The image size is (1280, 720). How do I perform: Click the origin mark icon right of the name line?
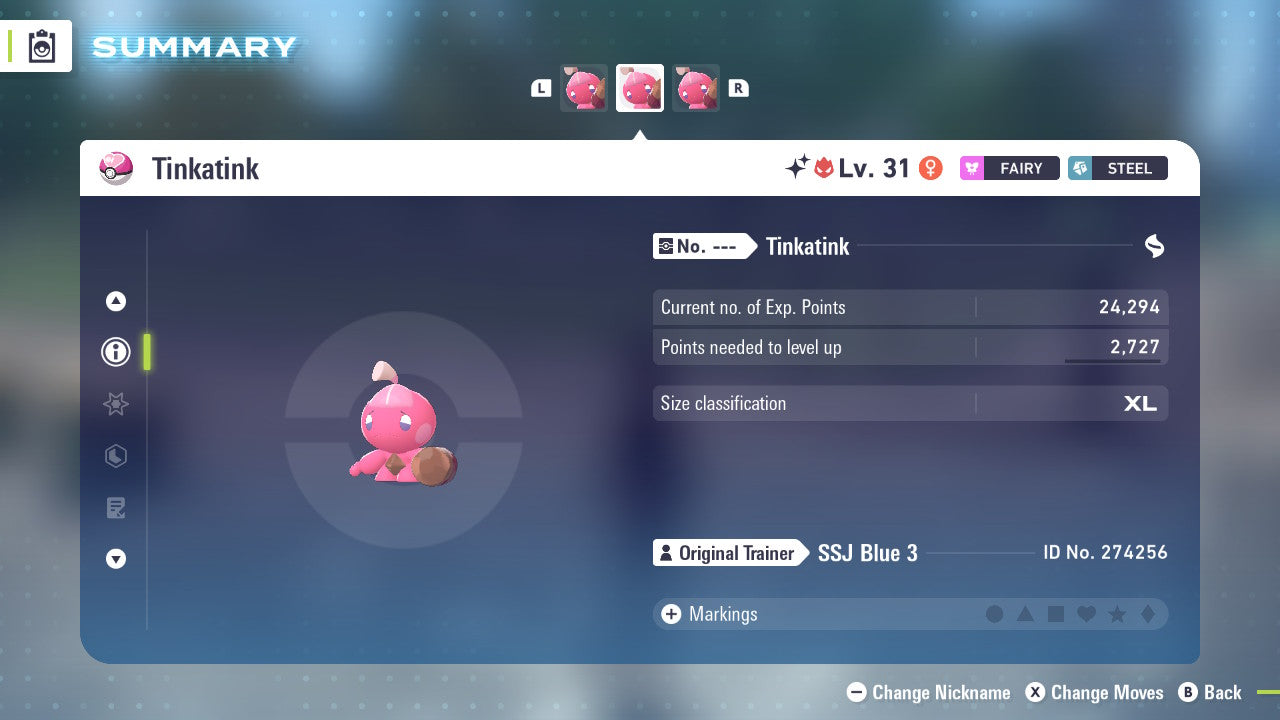tap(1154, 246)
